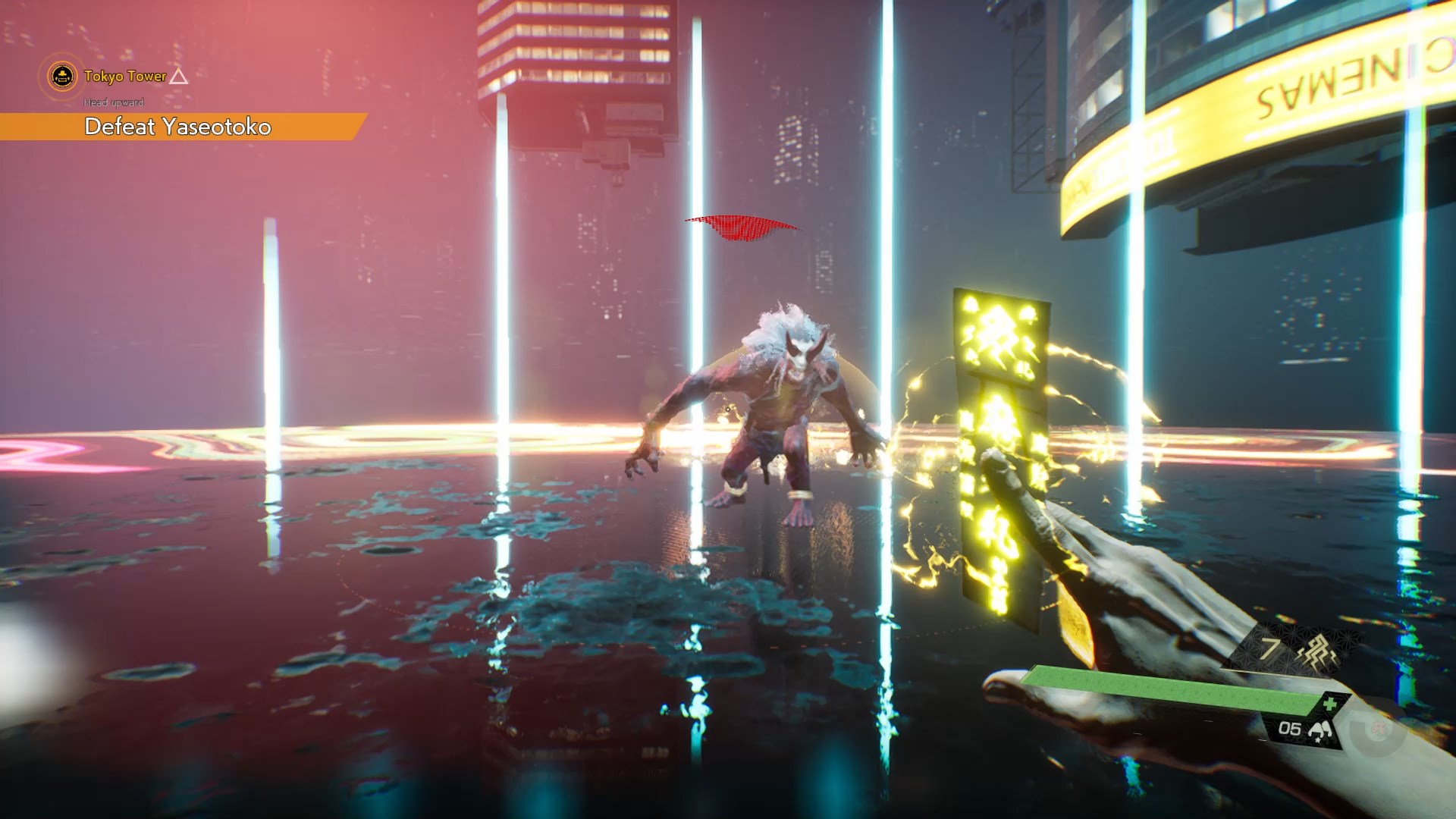Select the lightning talisman icon
The width and height of the screenshot is (1456, 819).
pos(1317,651)
